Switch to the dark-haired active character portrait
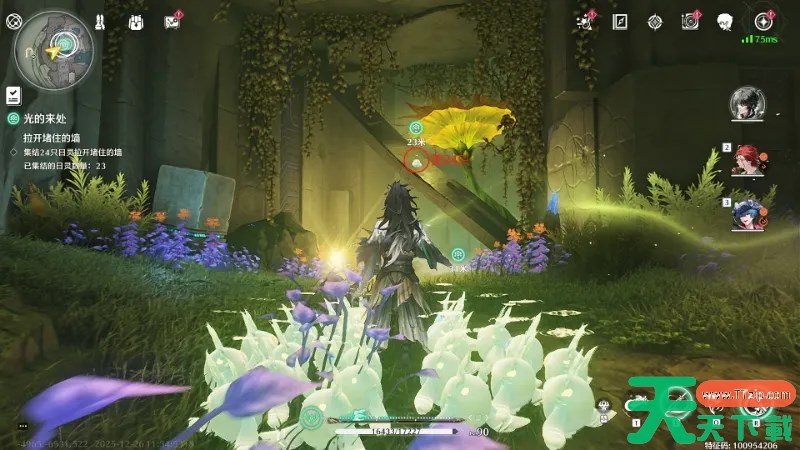 [747, 102]
